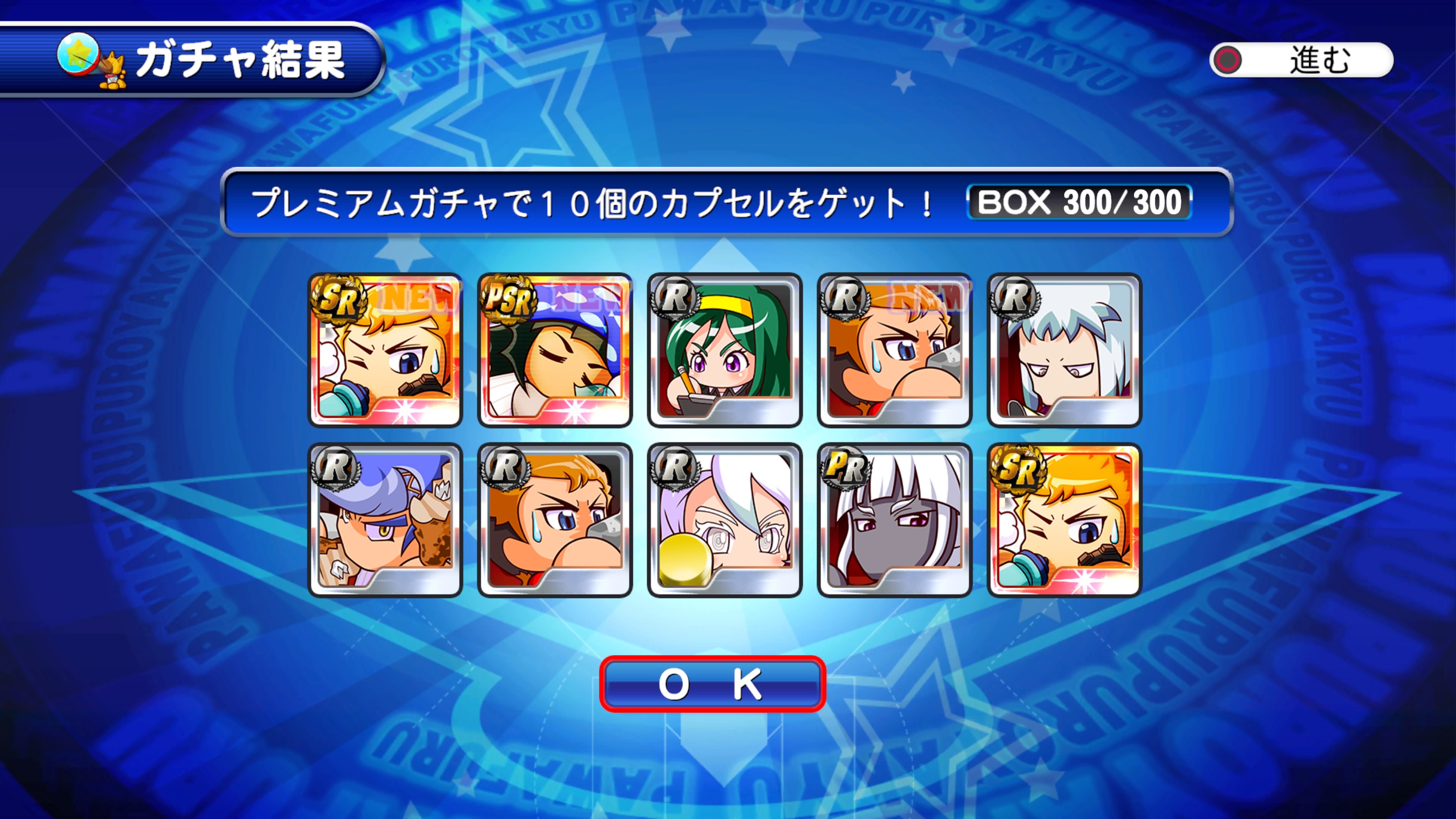
Task: Select the SR orange-haired card marked NEW
Action: [x=385, y=350]
